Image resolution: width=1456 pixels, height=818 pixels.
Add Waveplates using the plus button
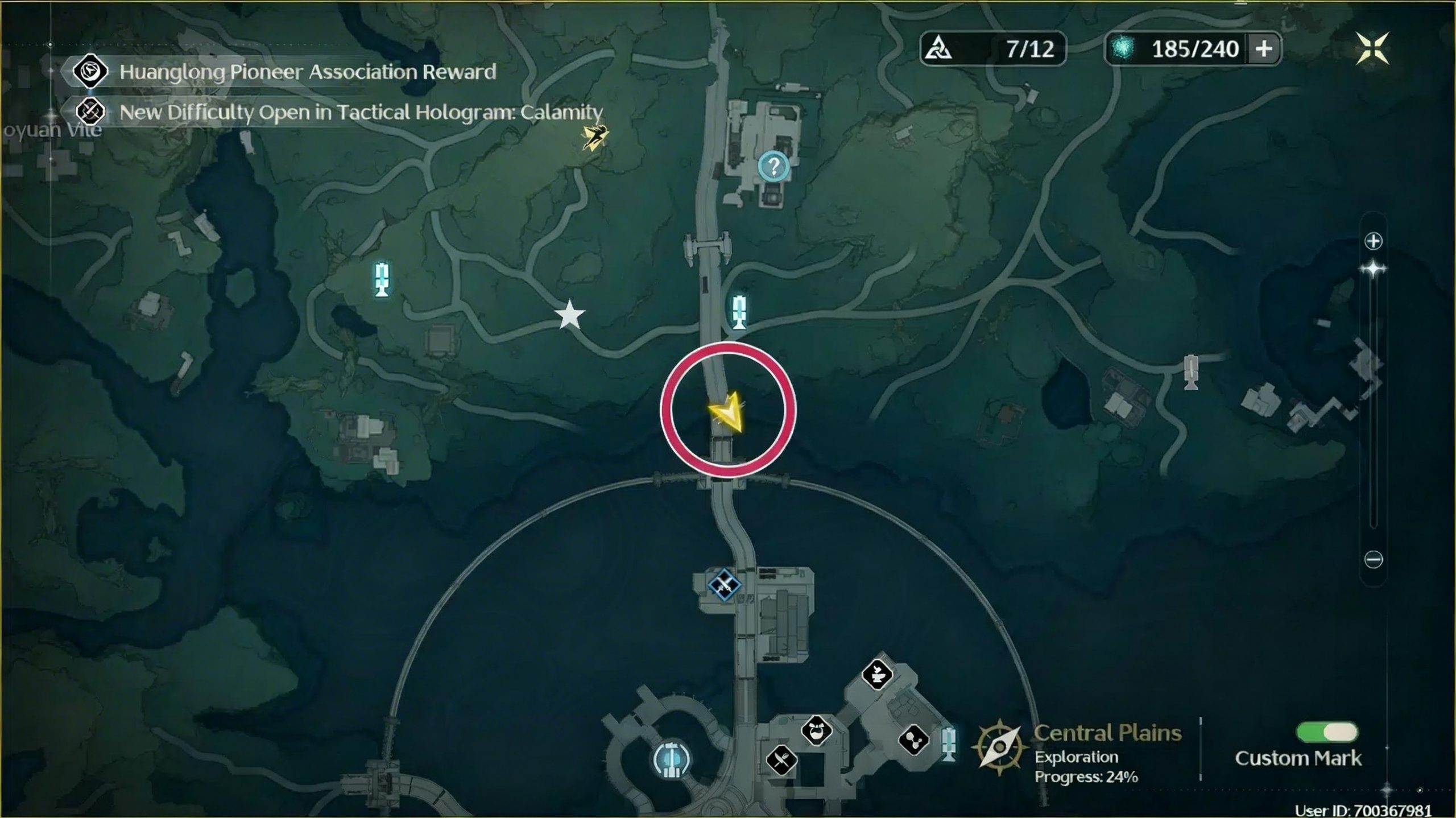pyautogui.click(x=1264, y=49)
